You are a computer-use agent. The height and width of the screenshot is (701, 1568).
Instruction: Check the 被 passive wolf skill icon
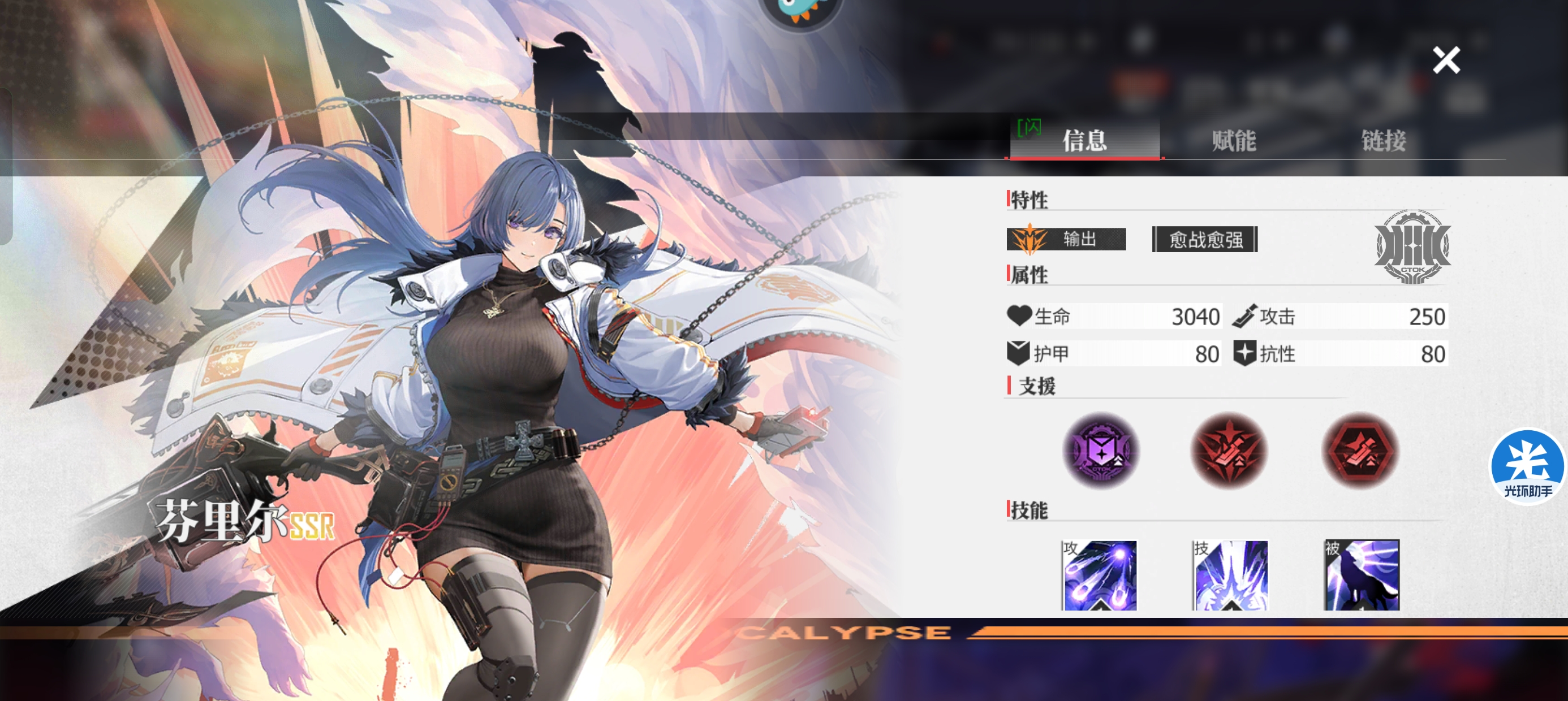[x=1362, y=575]
